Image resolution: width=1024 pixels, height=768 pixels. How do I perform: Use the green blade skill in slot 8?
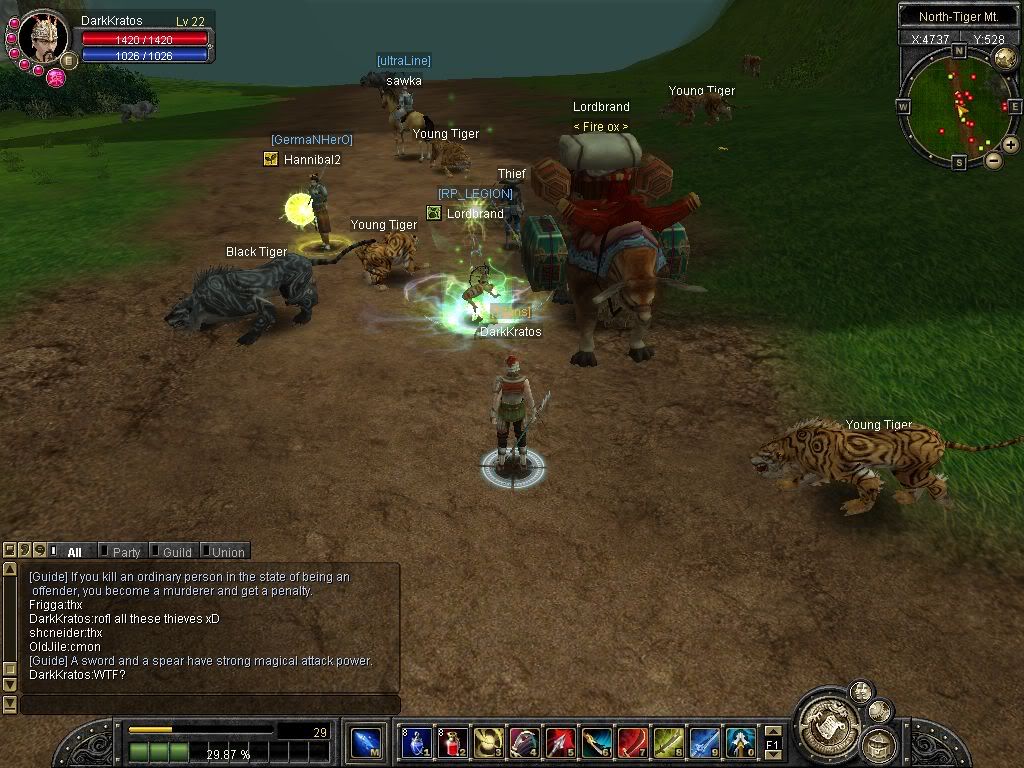pyautogui.click(x=668, y=743)
